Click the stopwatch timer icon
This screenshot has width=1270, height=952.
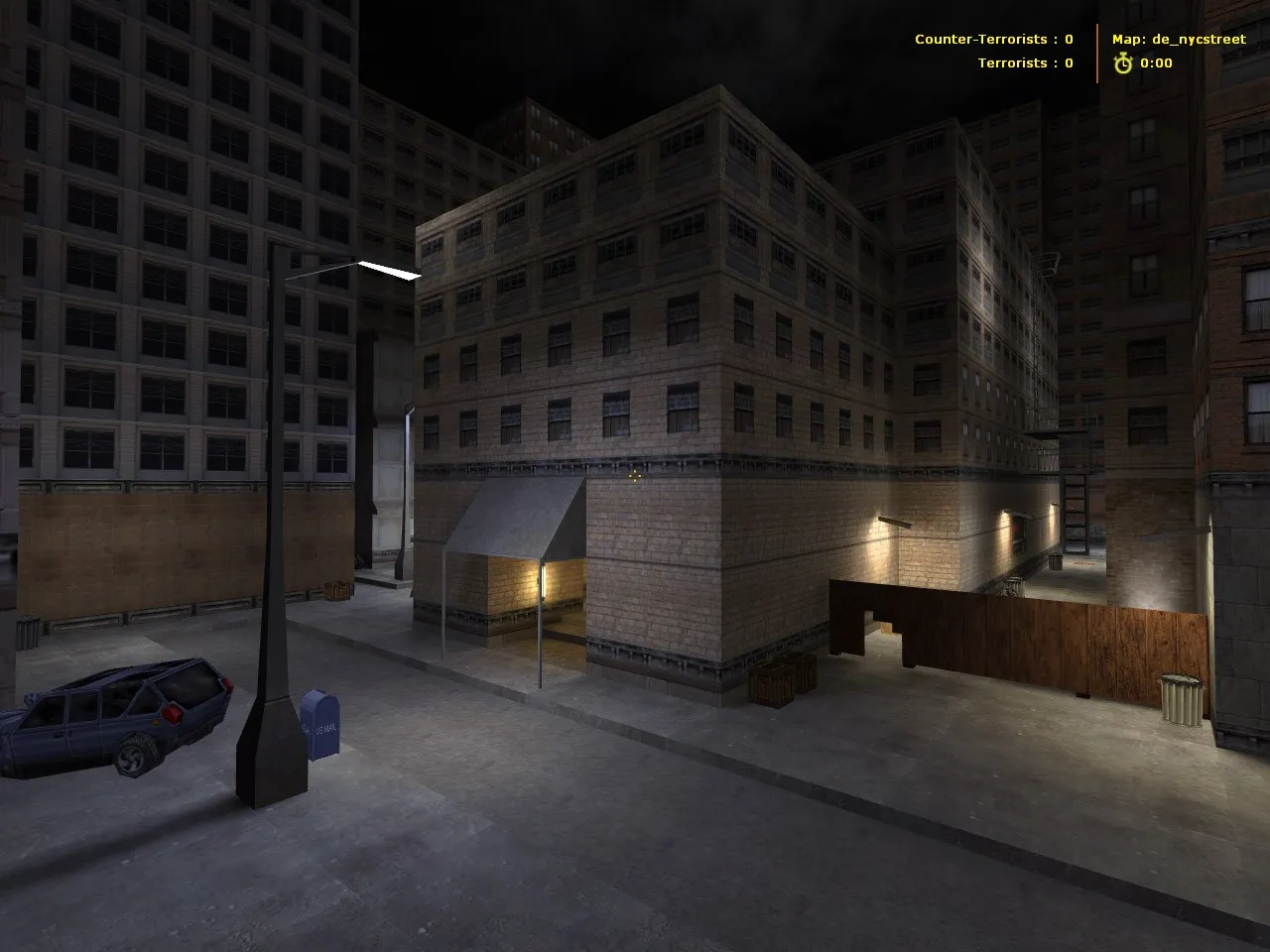[1123, 62]
